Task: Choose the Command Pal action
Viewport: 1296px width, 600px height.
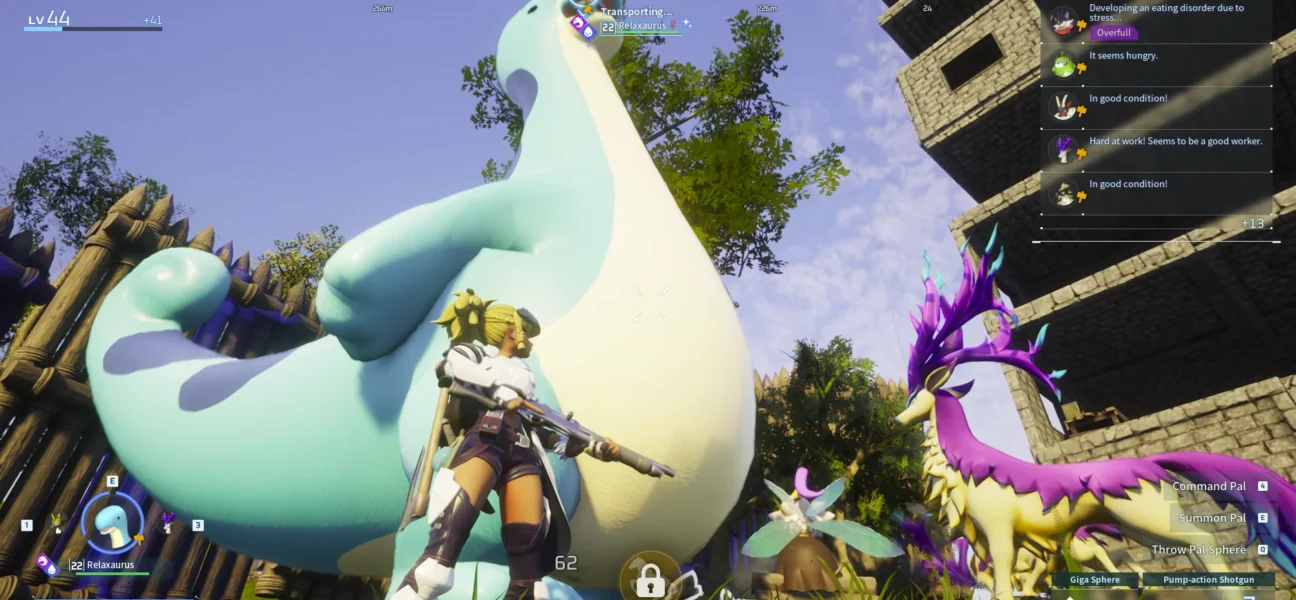Action: point(1210,487)
